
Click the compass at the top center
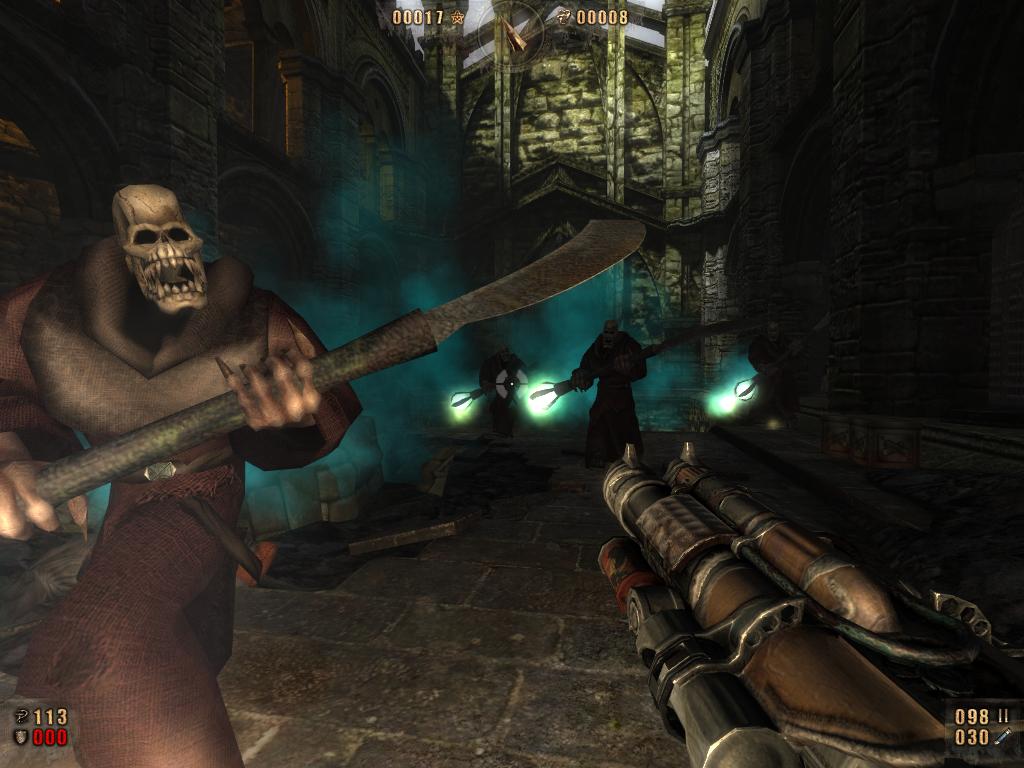(511, 31)
